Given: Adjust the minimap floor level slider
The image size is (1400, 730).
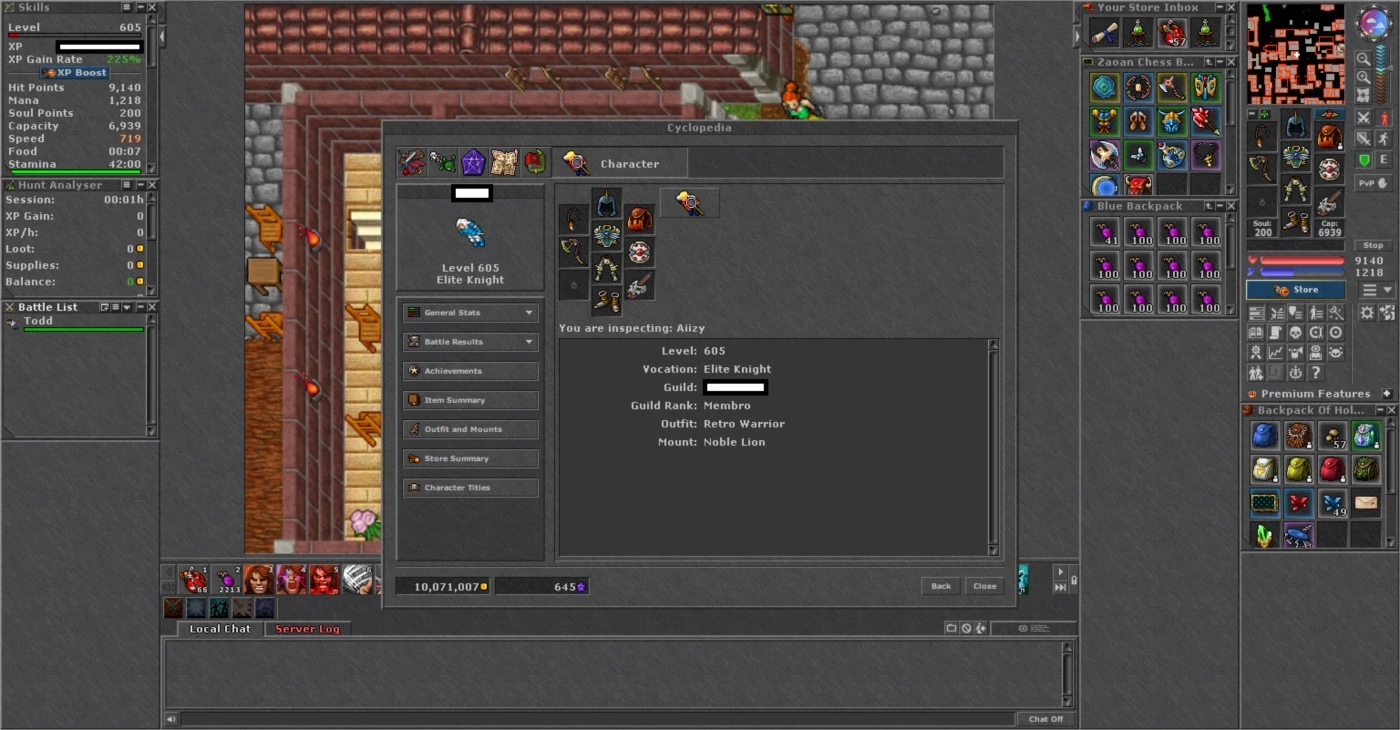Looking at the screenshot, I should pos(1391,68).
